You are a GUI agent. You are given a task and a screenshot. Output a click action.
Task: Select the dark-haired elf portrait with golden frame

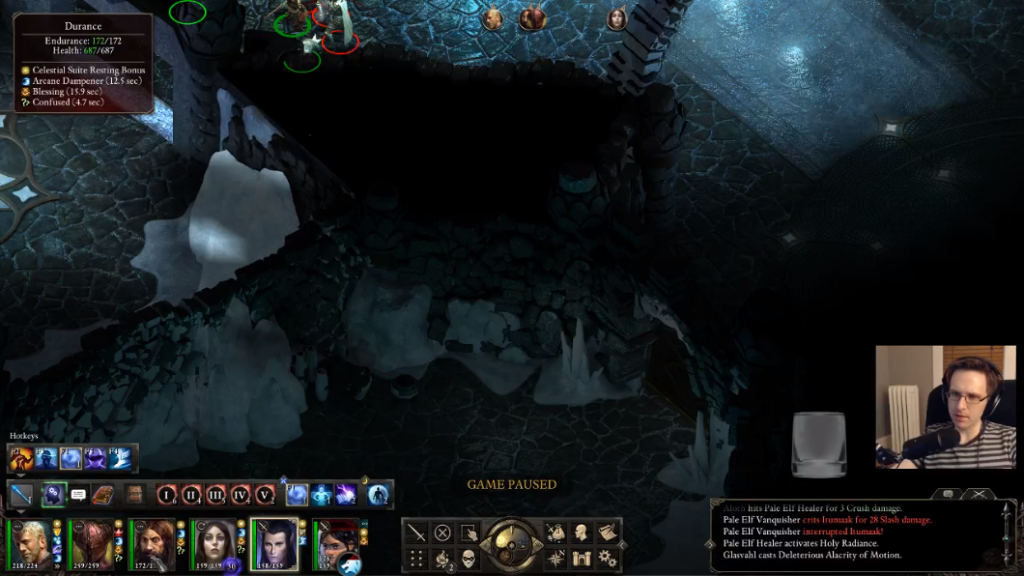point(272,541)
